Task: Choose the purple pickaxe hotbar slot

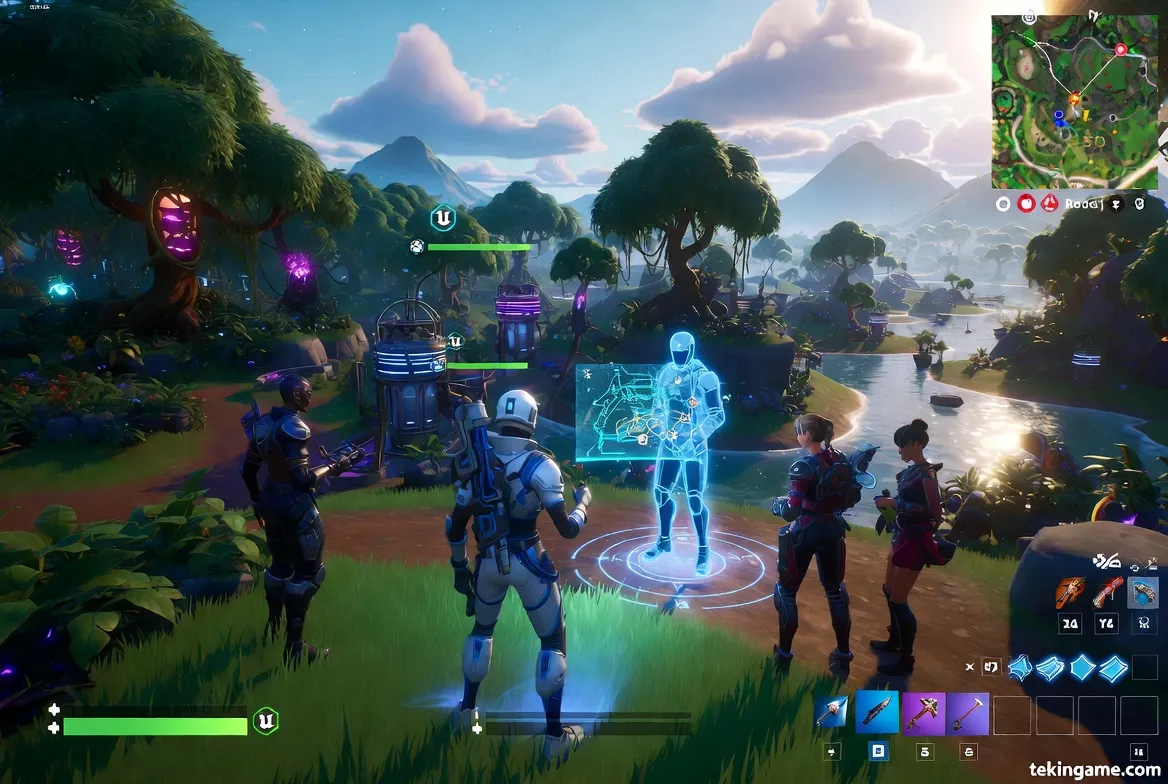Action: [924, 713]
